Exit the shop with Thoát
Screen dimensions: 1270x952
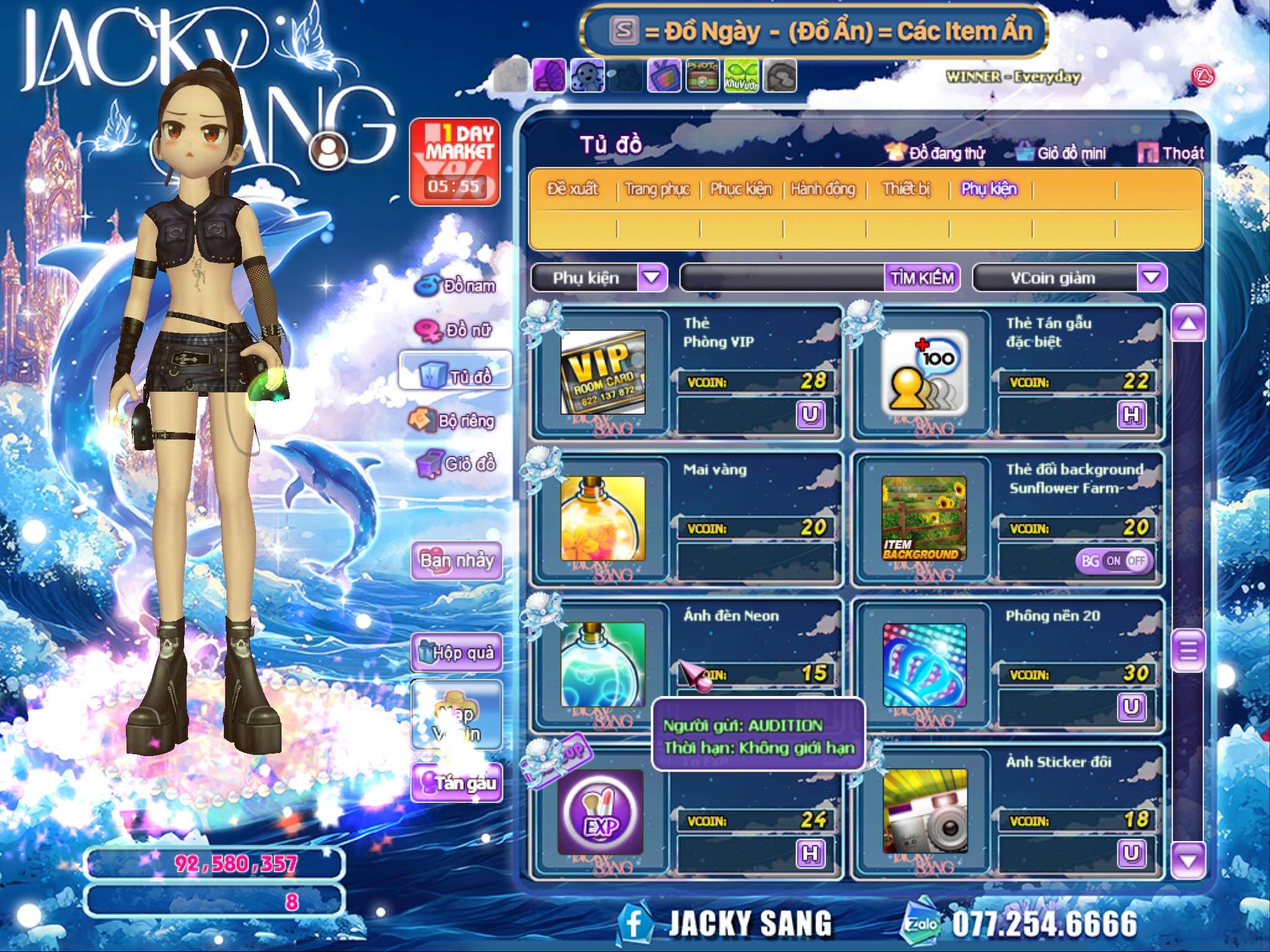pos(1171,153)
